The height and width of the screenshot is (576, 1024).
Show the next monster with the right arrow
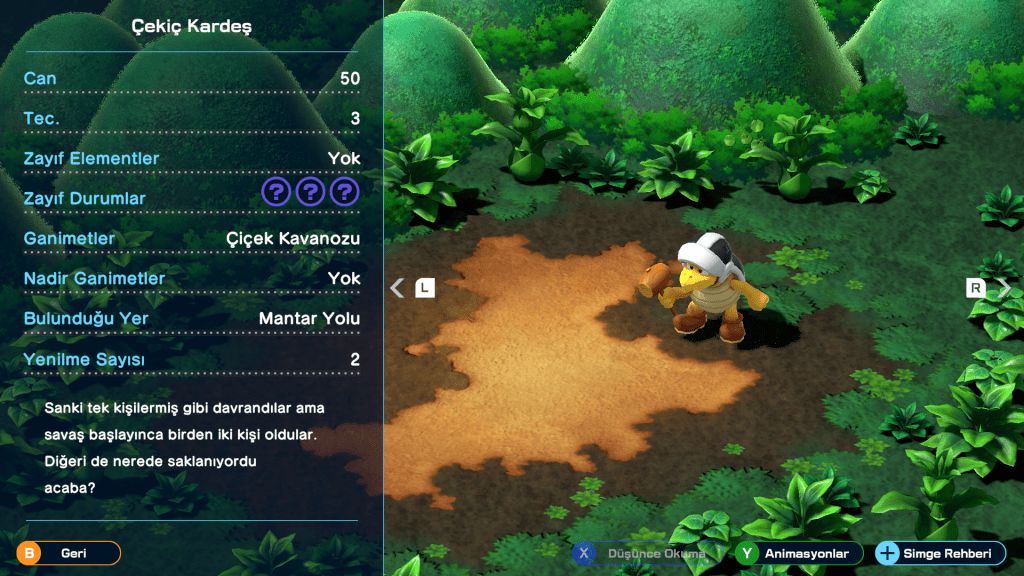[x=1003, y=288]
